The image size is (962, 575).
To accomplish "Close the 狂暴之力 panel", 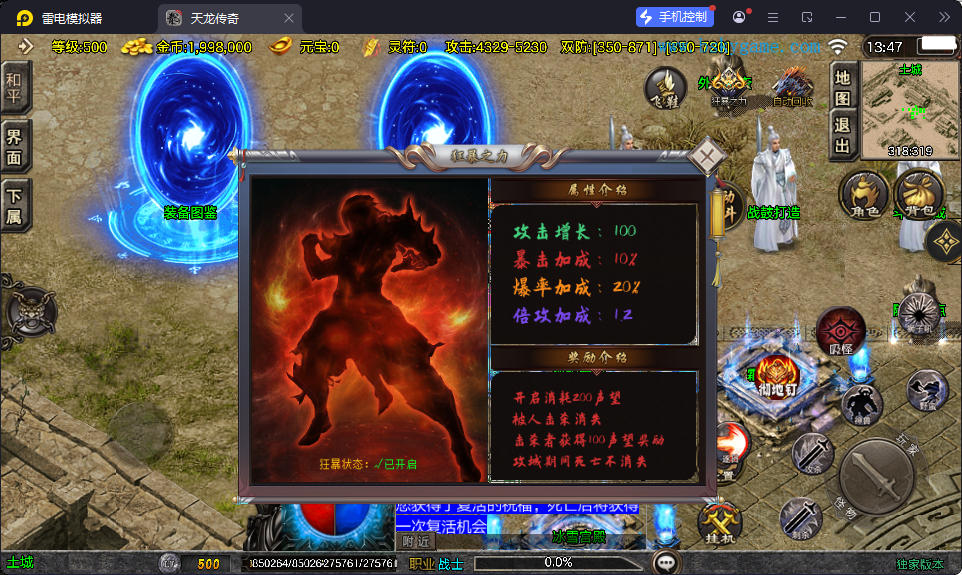I will click(707, 156).
